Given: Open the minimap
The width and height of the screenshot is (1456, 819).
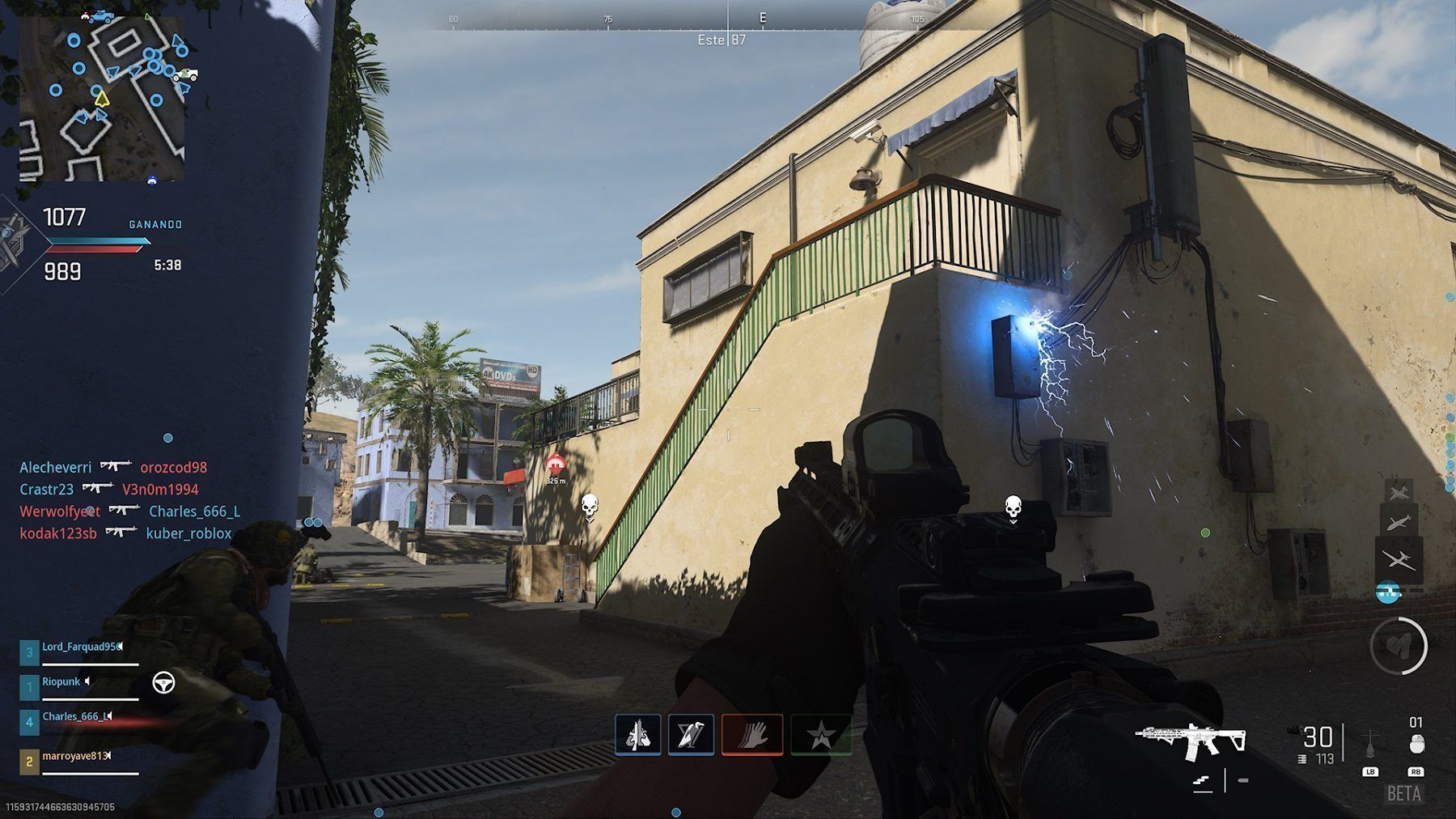Looking at the screenshot, I should (x=101, y=97).
